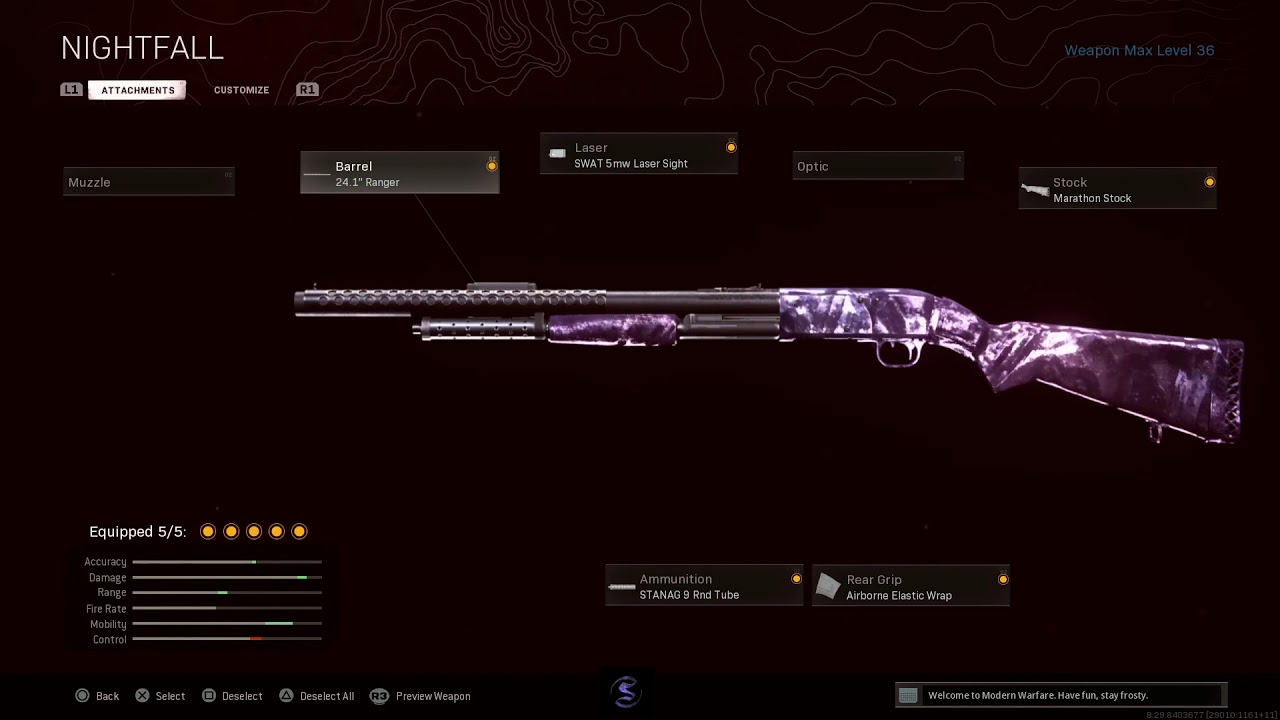Open the Barrel slot with 24.1" Ranger

point(399,174)
